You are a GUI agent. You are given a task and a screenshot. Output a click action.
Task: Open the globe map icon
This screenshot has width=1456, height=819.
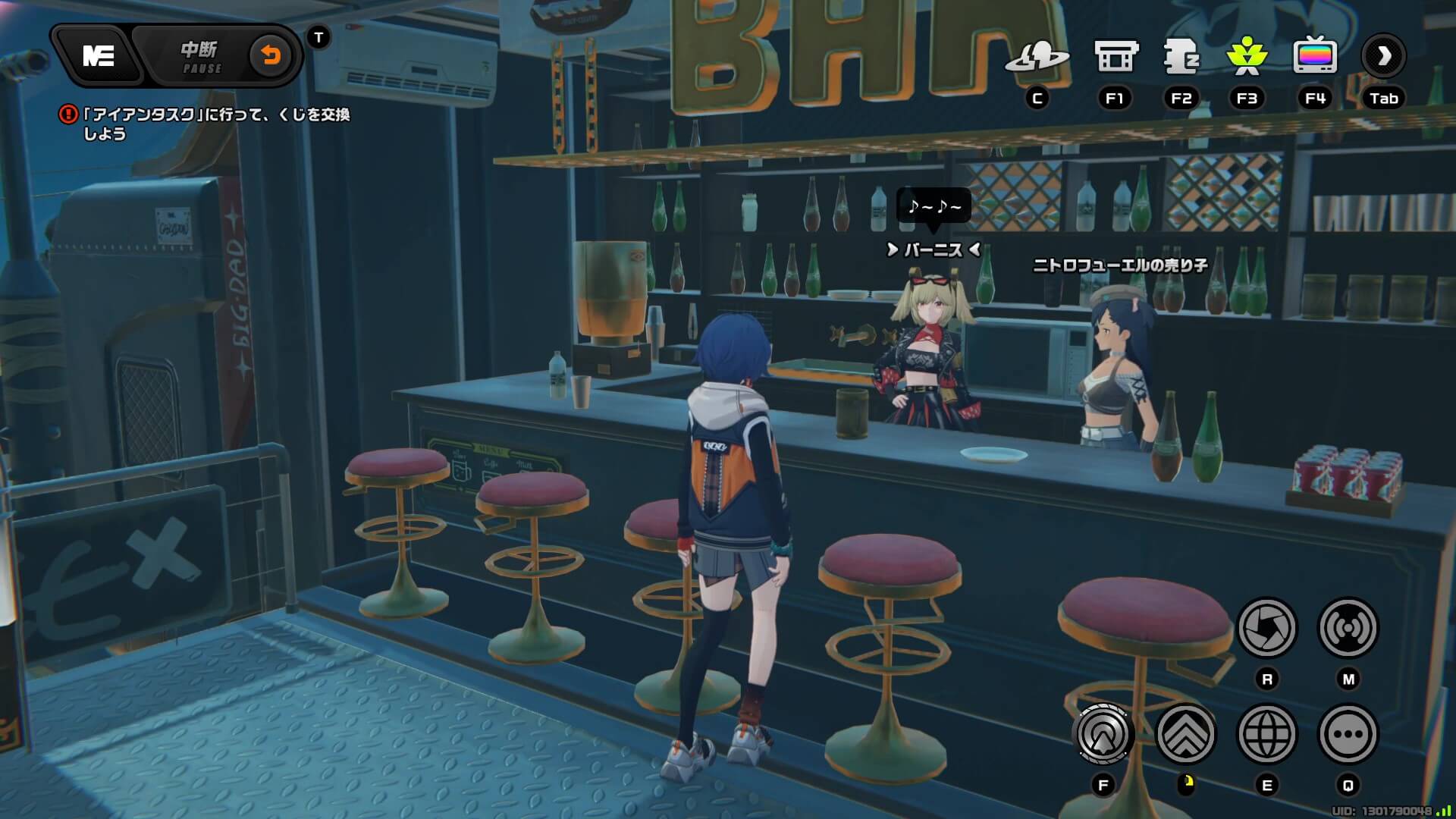pos(1266,734)
